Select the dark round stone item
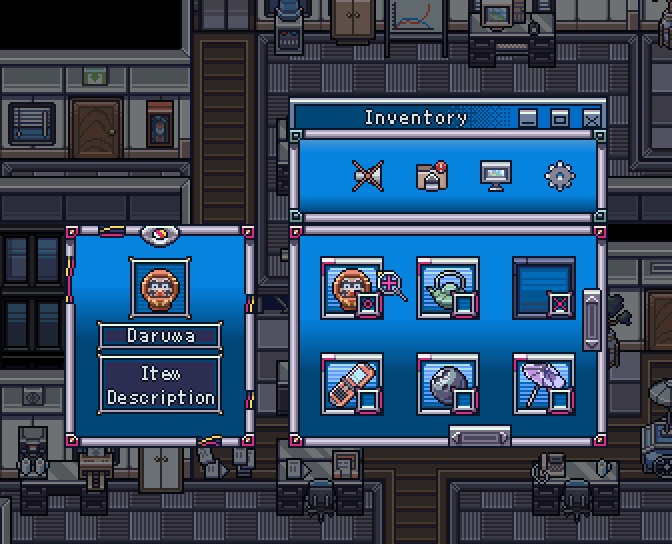This screenshot has height=544, width=672. (x=447, y=383)
